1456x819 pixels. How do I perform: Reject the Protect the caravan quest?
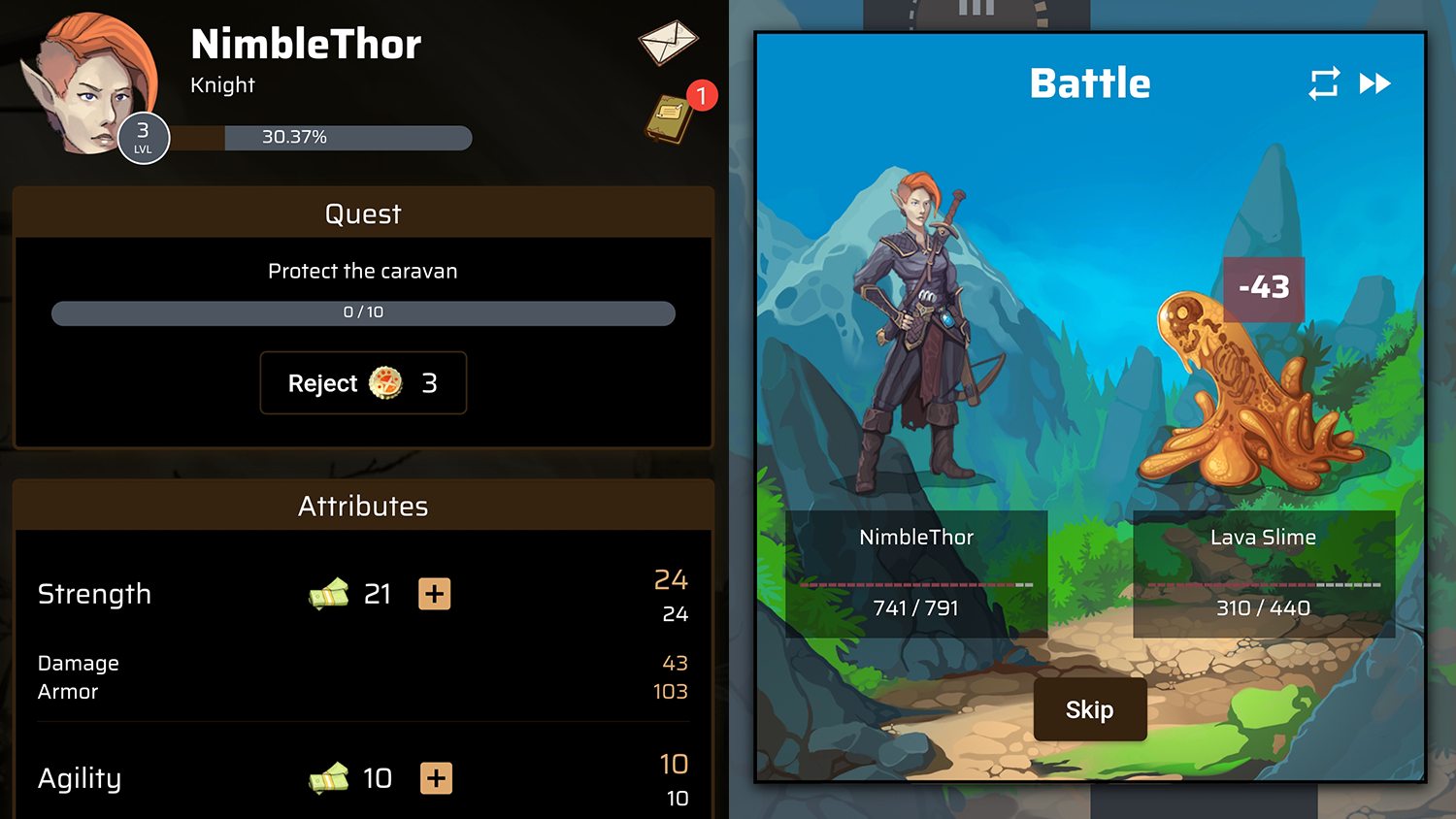(362, 383)
